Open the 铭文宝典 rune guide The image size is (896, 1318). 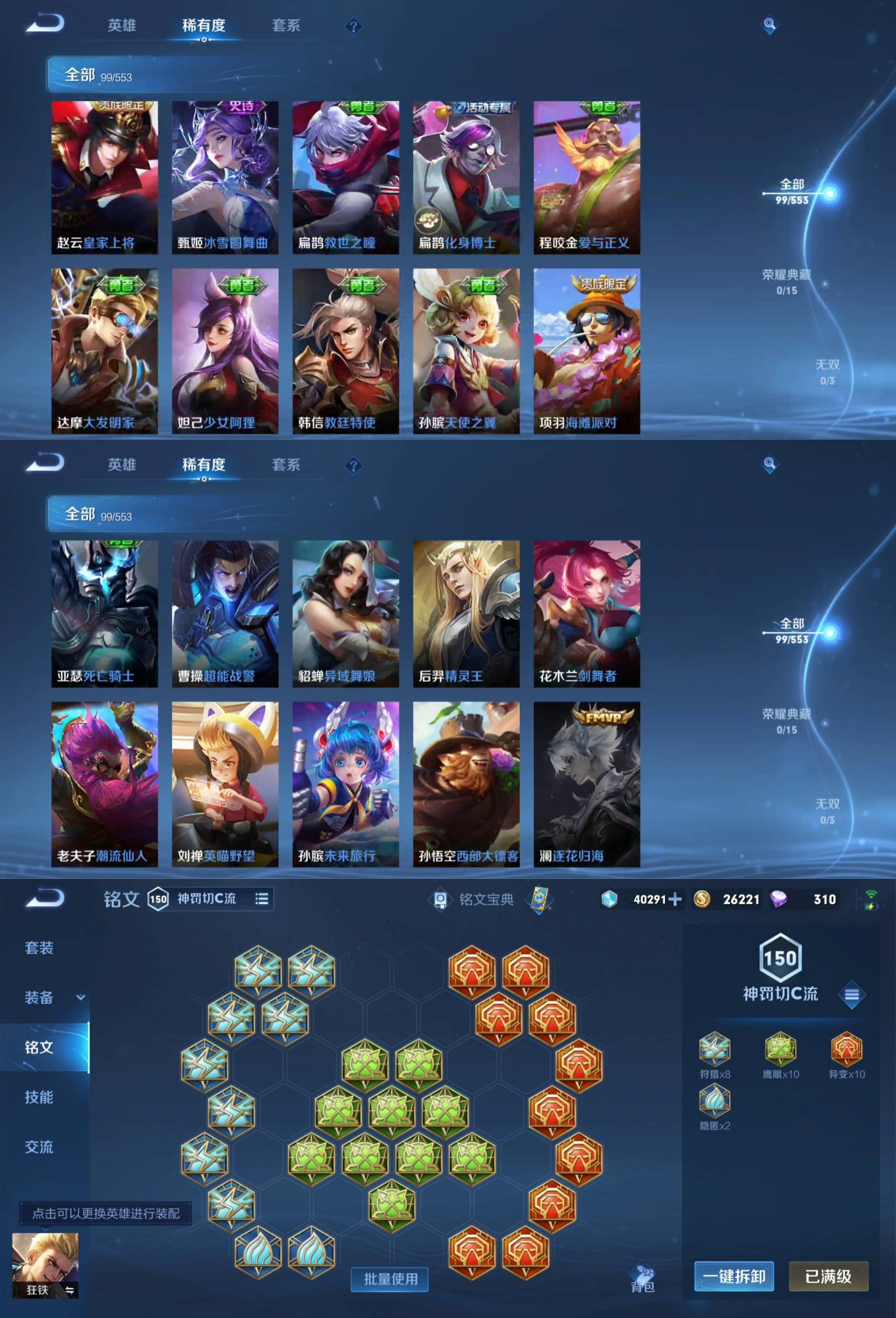(485, 899)
